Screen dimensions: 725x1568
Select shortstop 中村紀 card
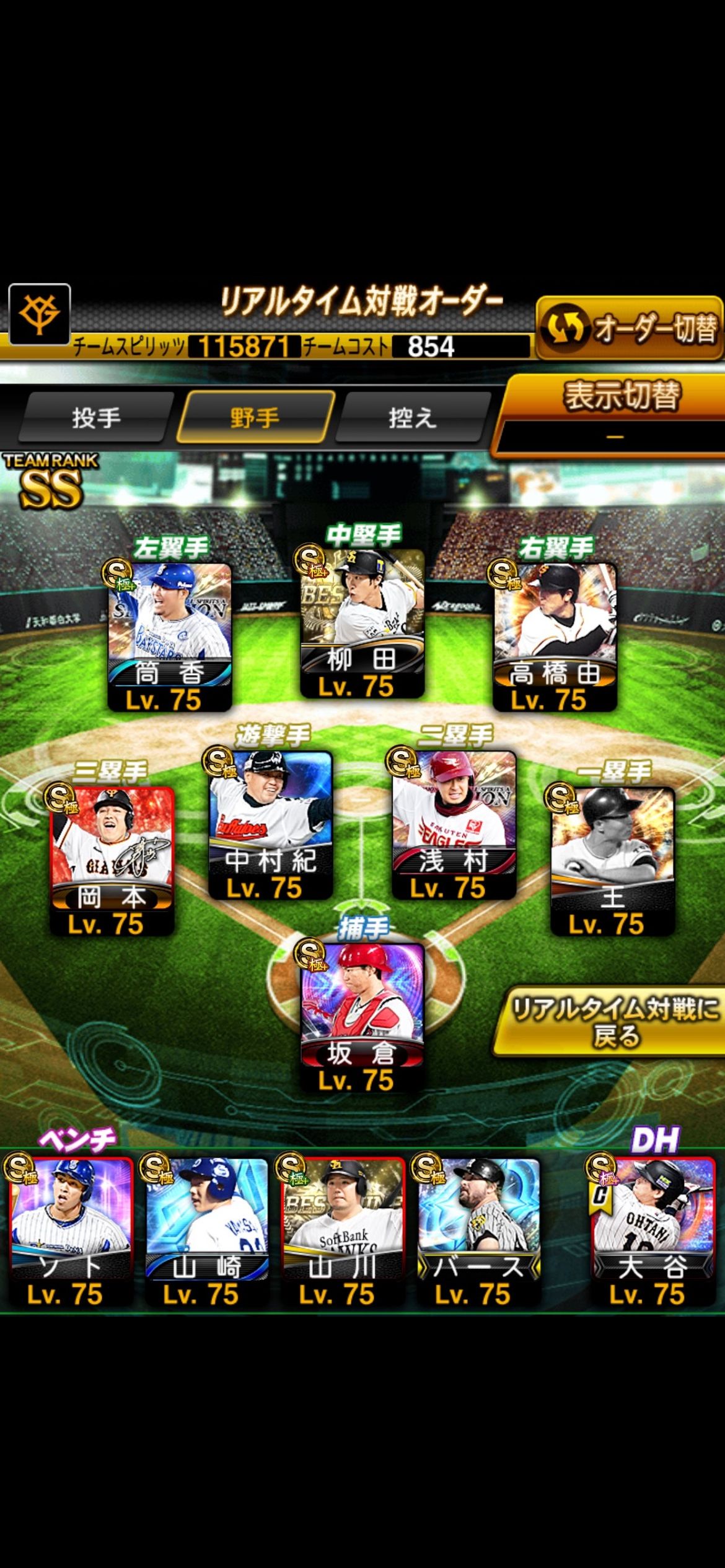click(271, 824)
